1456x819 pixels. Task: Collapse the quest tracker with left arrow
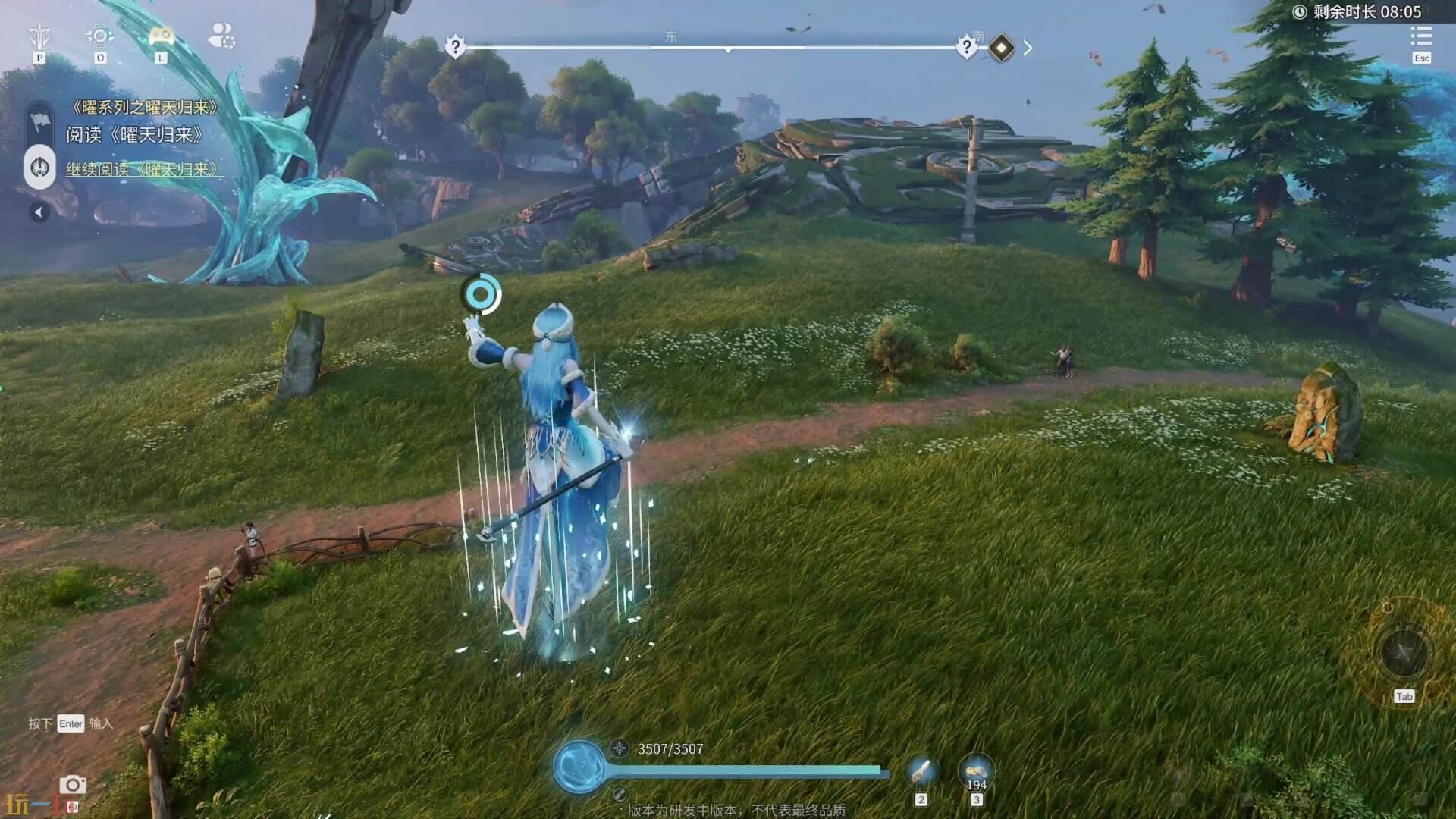[x=39, y=212]
